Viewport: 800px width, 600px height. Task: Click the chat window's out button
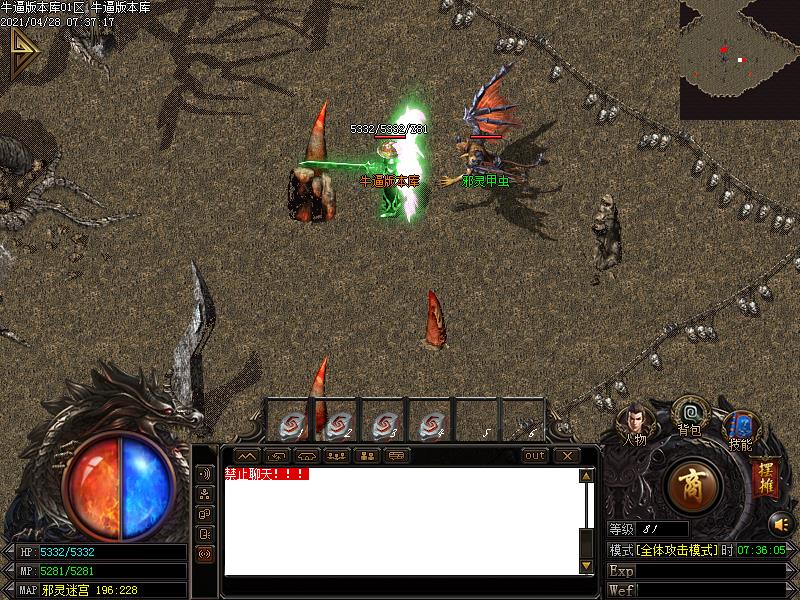tap(535, 456)
